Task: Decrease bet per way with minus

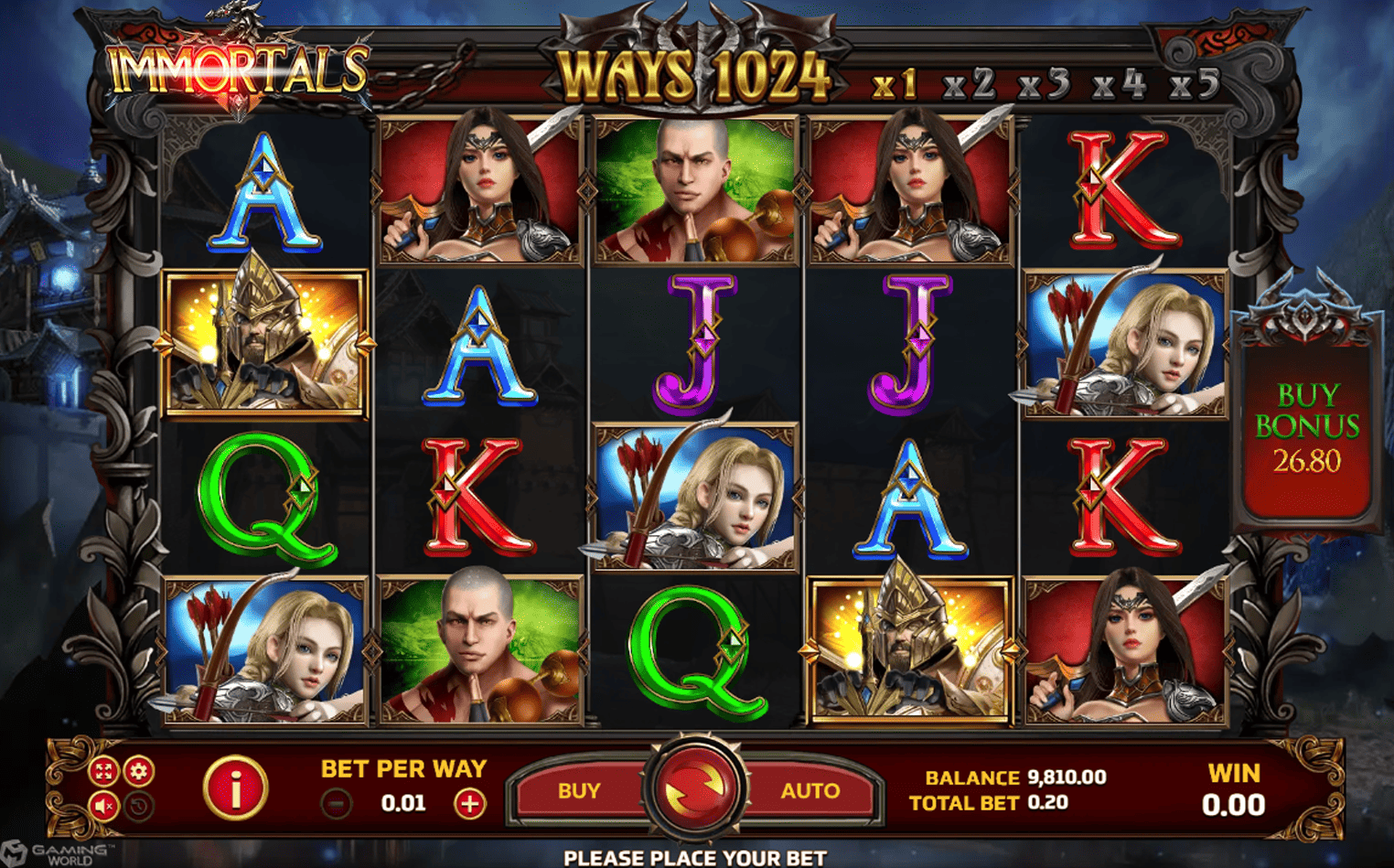Action: pyautogui.click(x=337, y=804)
